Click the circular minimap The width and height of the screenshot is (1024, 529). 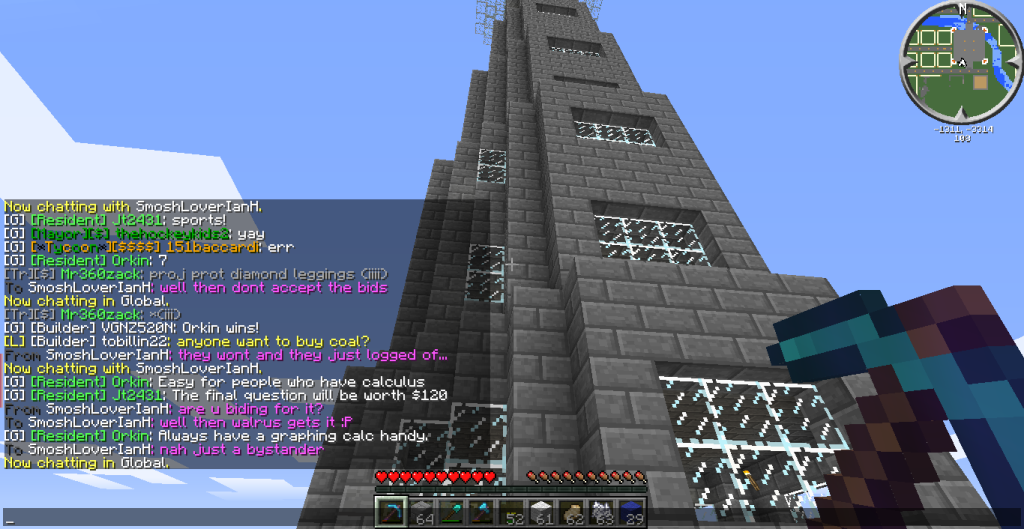[960, 62]
